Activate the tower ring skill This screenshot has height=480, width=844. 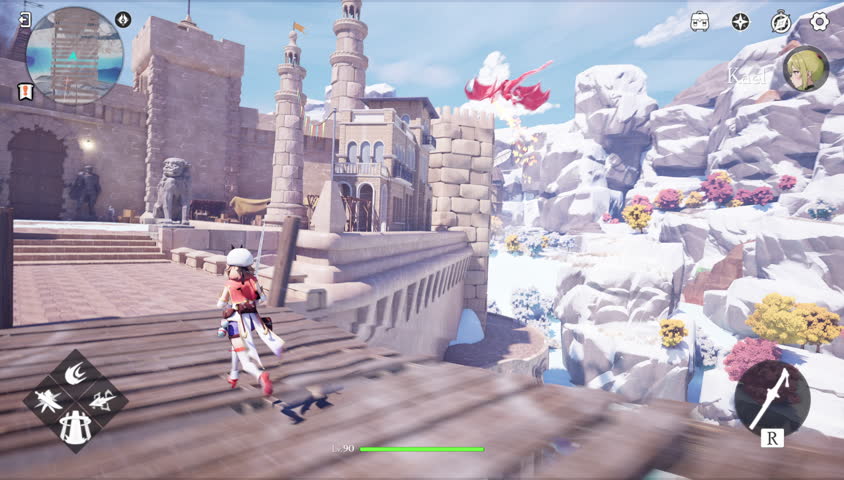coord(75,428)
